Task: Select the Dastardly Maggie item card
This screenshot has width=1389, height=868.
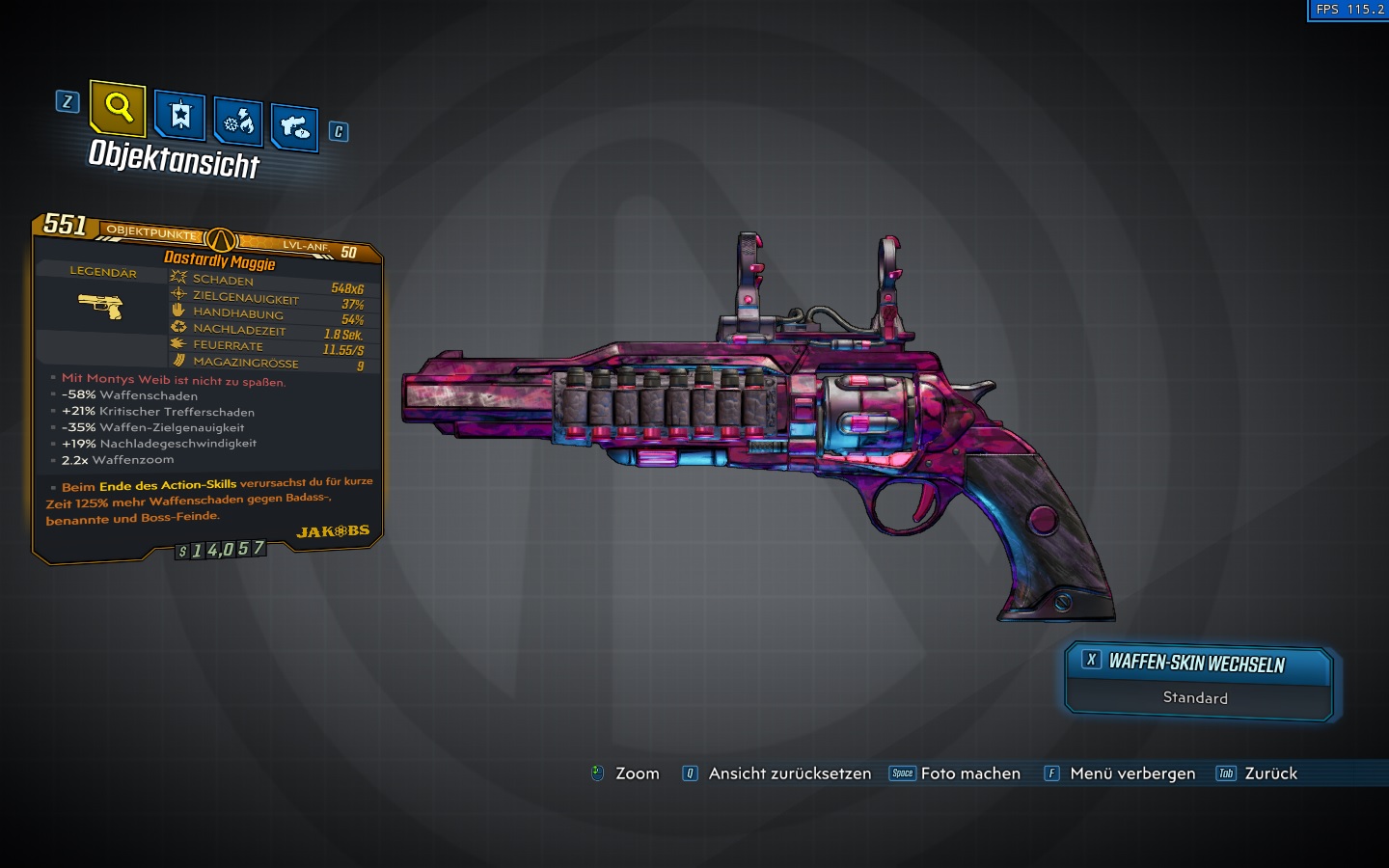Action: point(207,386)
